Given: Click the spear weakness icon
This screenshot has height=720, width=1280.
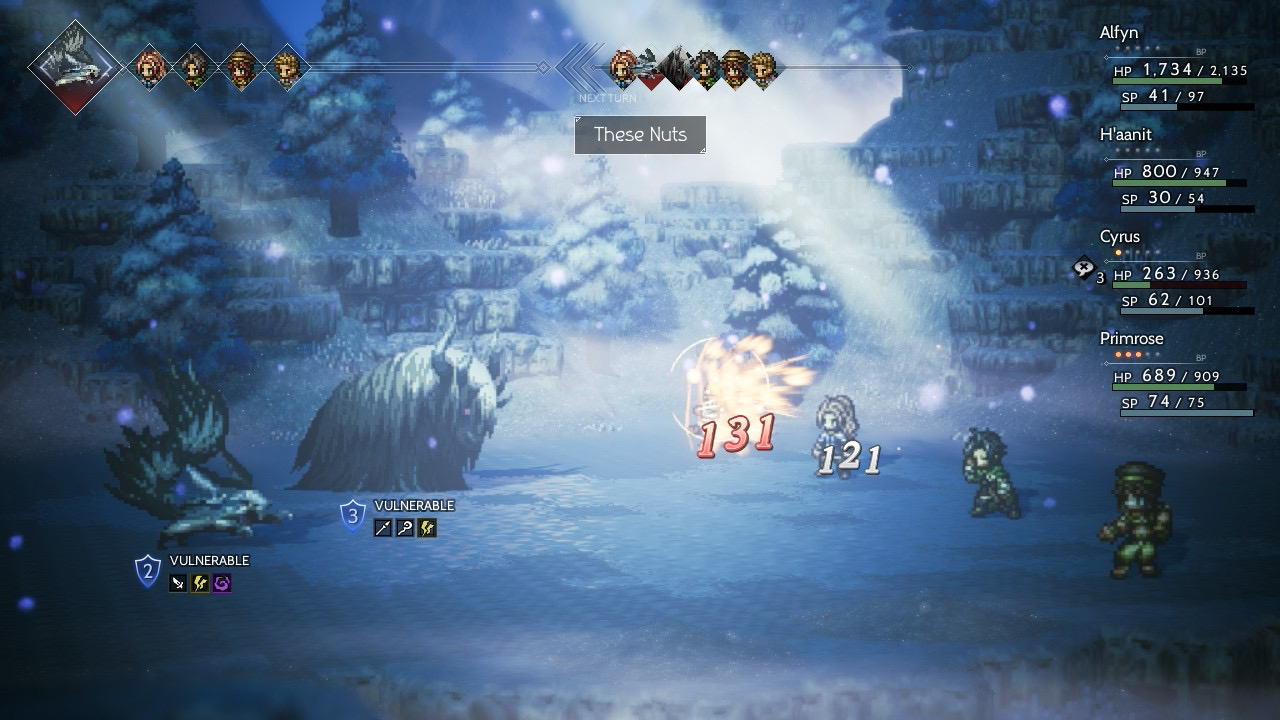Looking at the screenshot, I should tap(383, 528).
